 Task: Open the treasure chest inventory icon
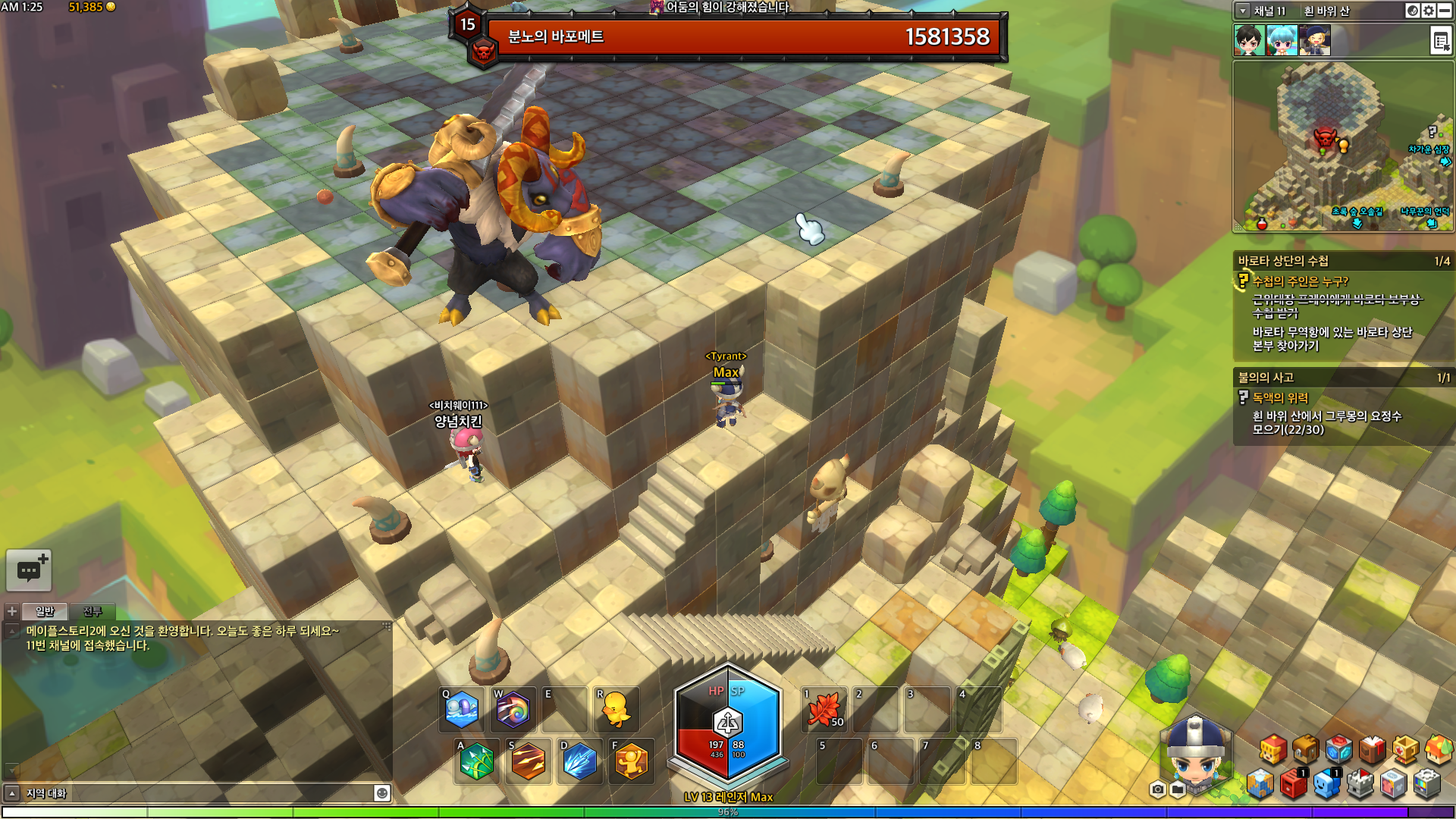[1305, 749]
